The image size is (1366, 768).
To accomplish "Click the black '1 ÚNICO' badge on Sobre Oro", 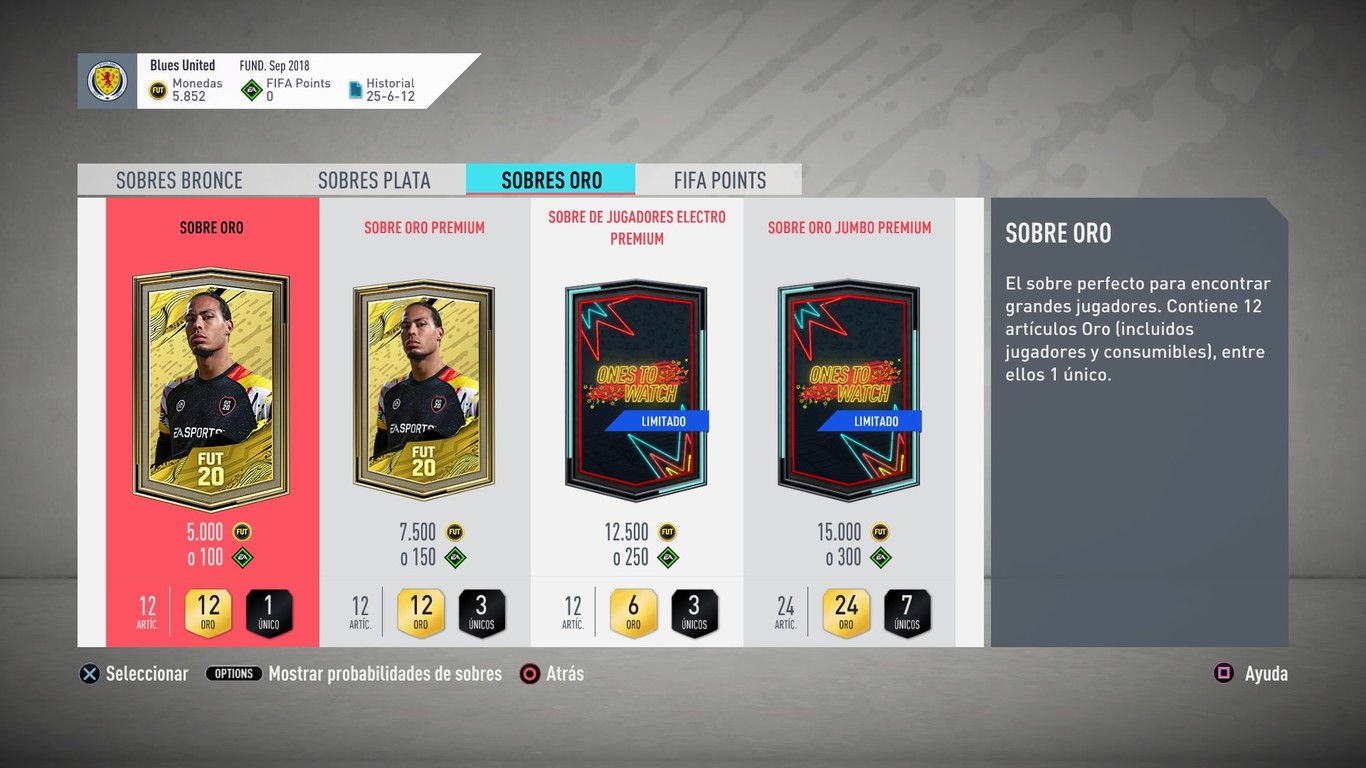I will (269, 613).
